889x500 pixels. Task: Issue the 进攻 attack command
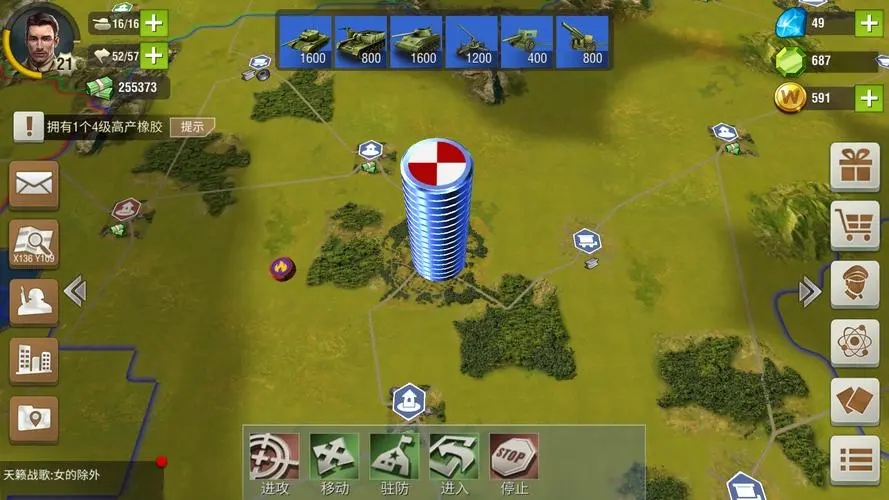pyautogui.click(x=274, y=458)
